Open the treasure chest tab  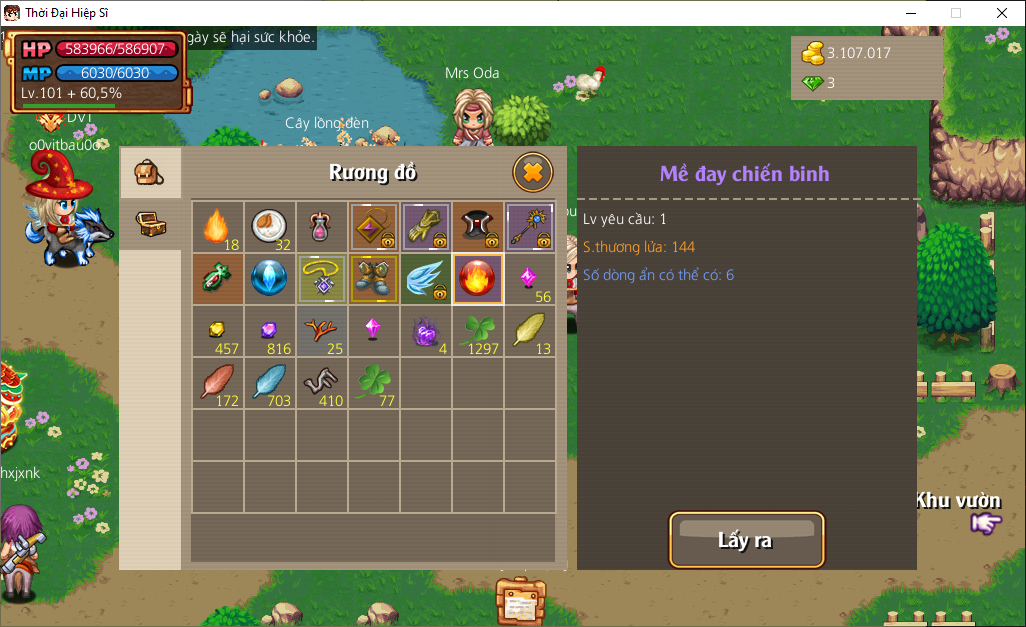coord(150,224)
